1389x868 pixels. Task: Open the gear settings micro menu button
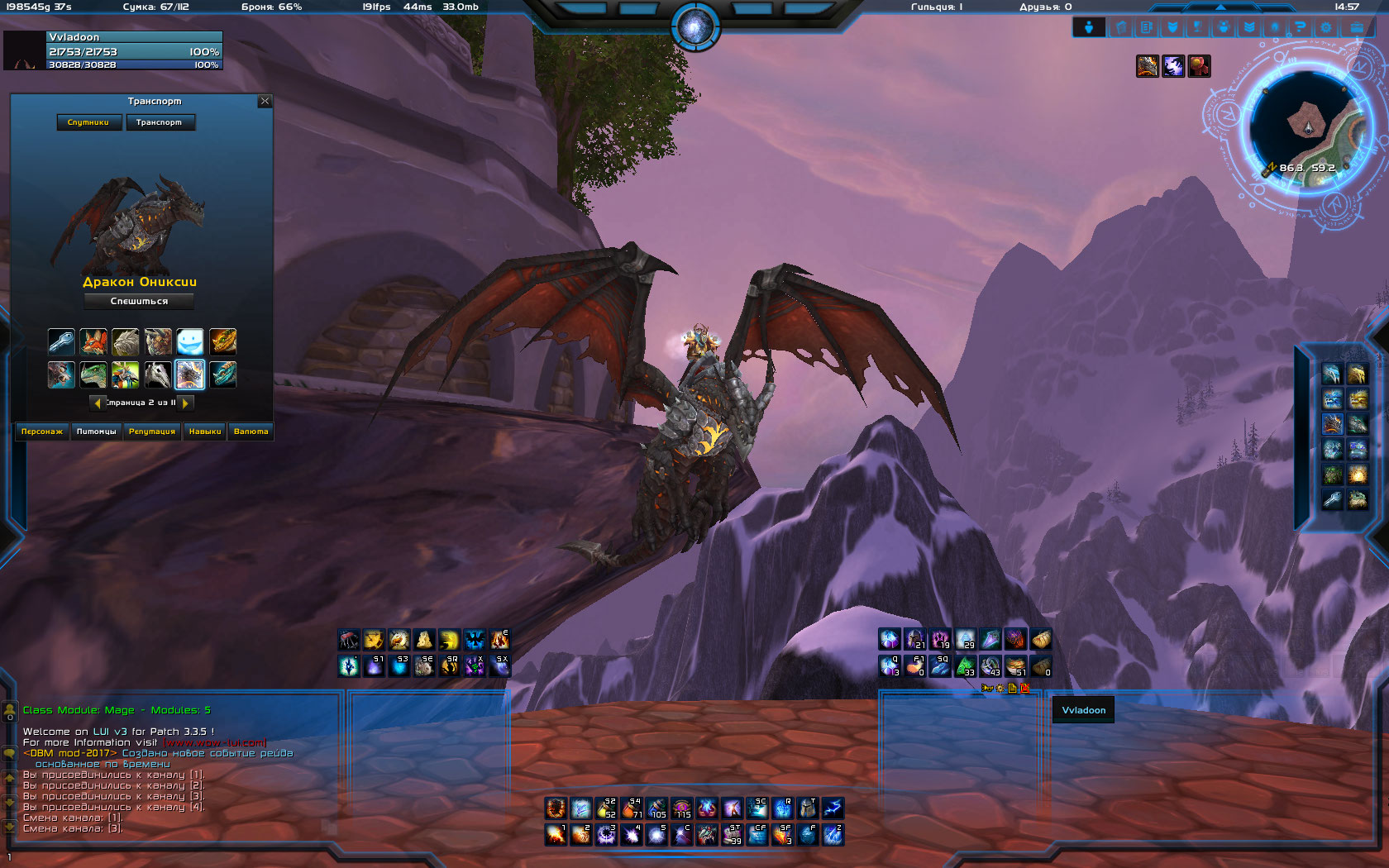click(1326, 27)
